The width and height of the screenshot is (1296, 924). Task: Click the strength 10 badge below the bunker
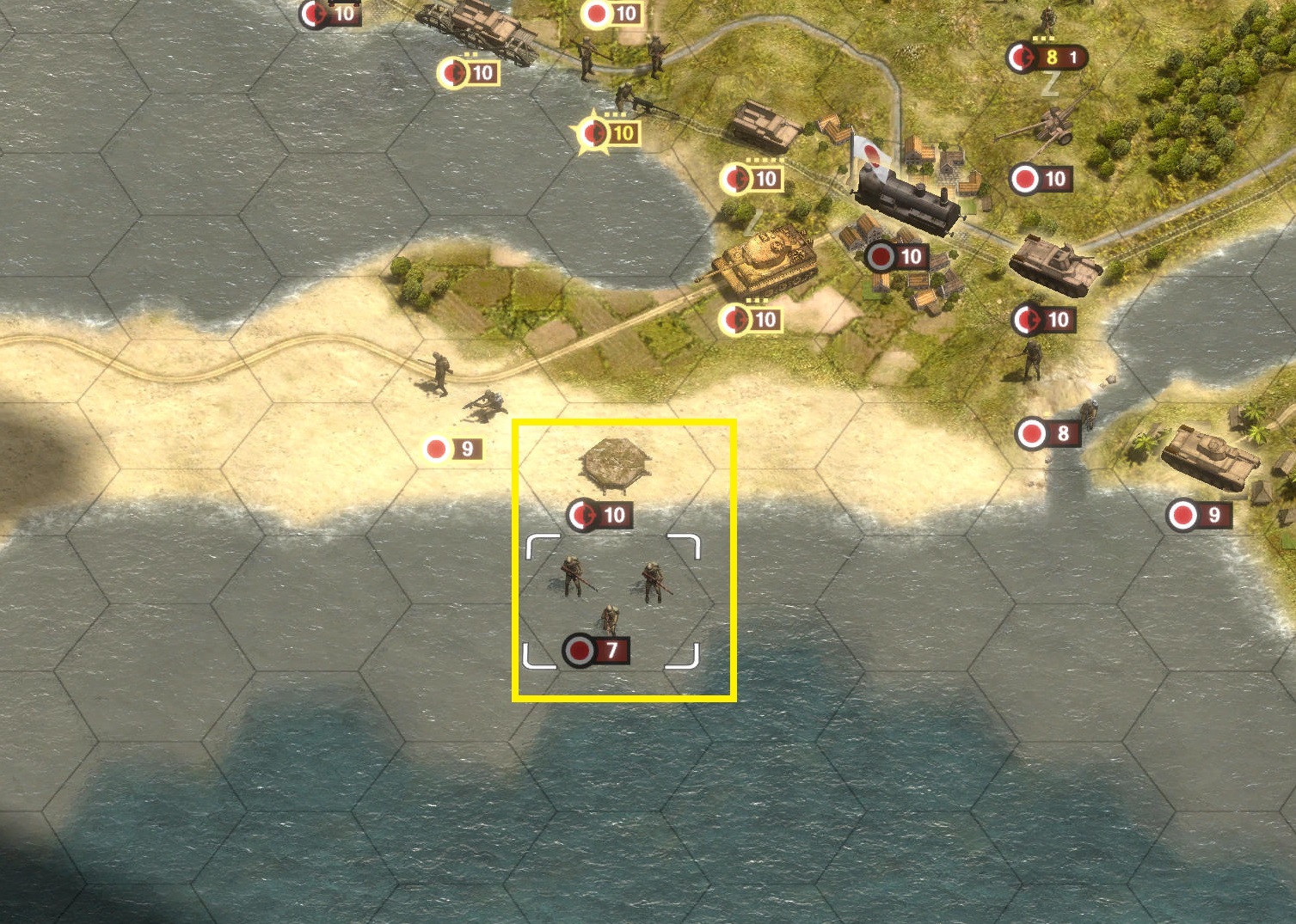click(x=602, y=514)
